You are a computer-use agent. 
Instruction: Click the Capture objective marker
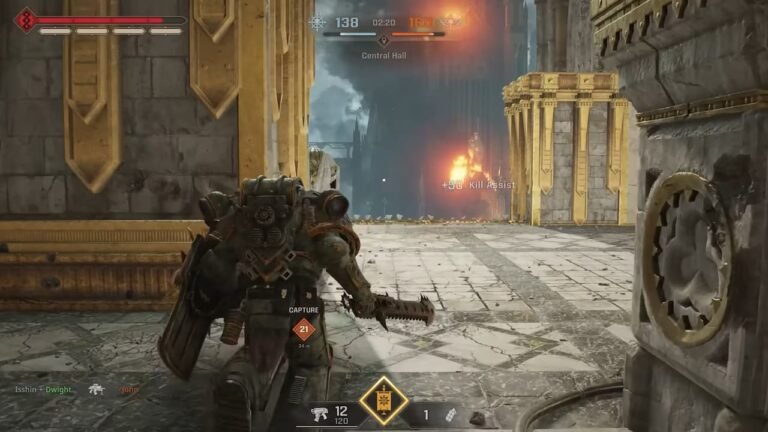pos(304,330)
